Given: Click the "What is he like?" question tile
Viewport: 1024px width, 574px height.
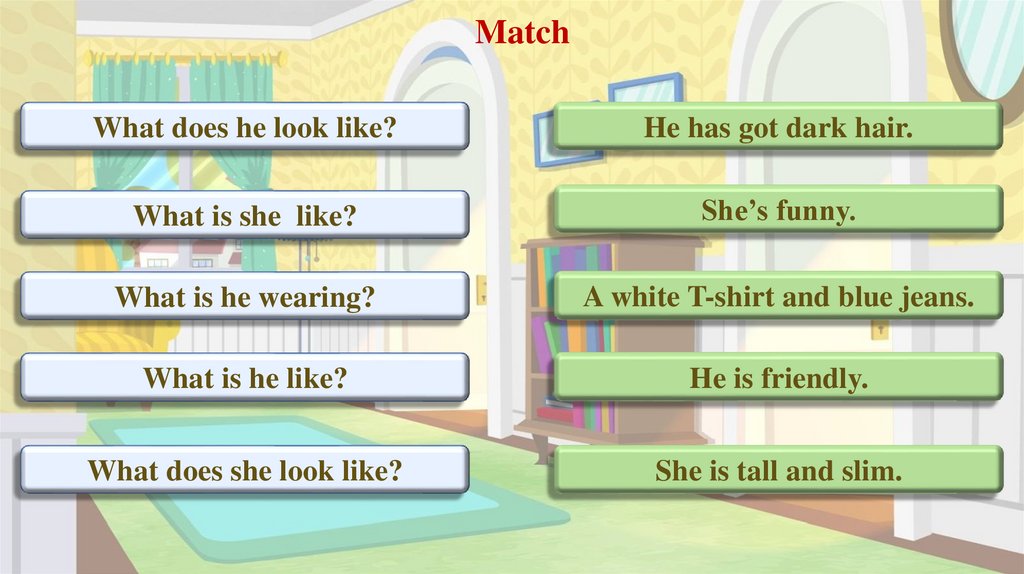Looking at the screenshot, I should 244,377.
